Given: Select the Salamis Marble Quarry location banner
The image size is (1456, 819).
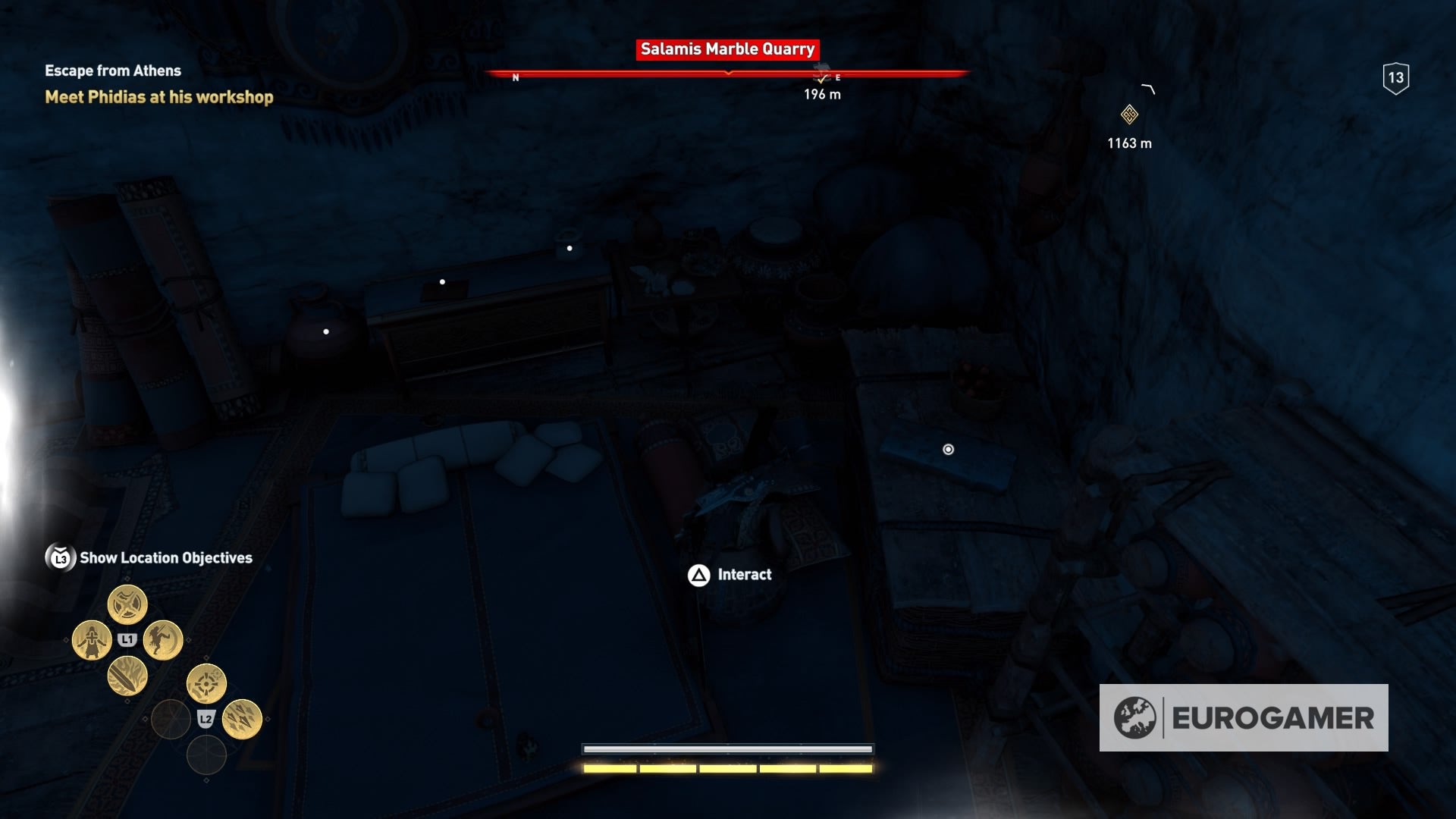Looking at the screenshot, I should pos(726,50).
